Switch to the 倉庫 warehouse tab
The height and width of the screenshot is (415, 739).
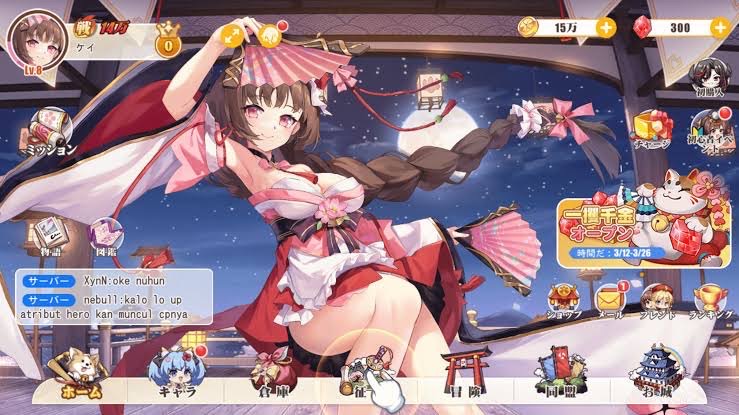click(268, 378)
